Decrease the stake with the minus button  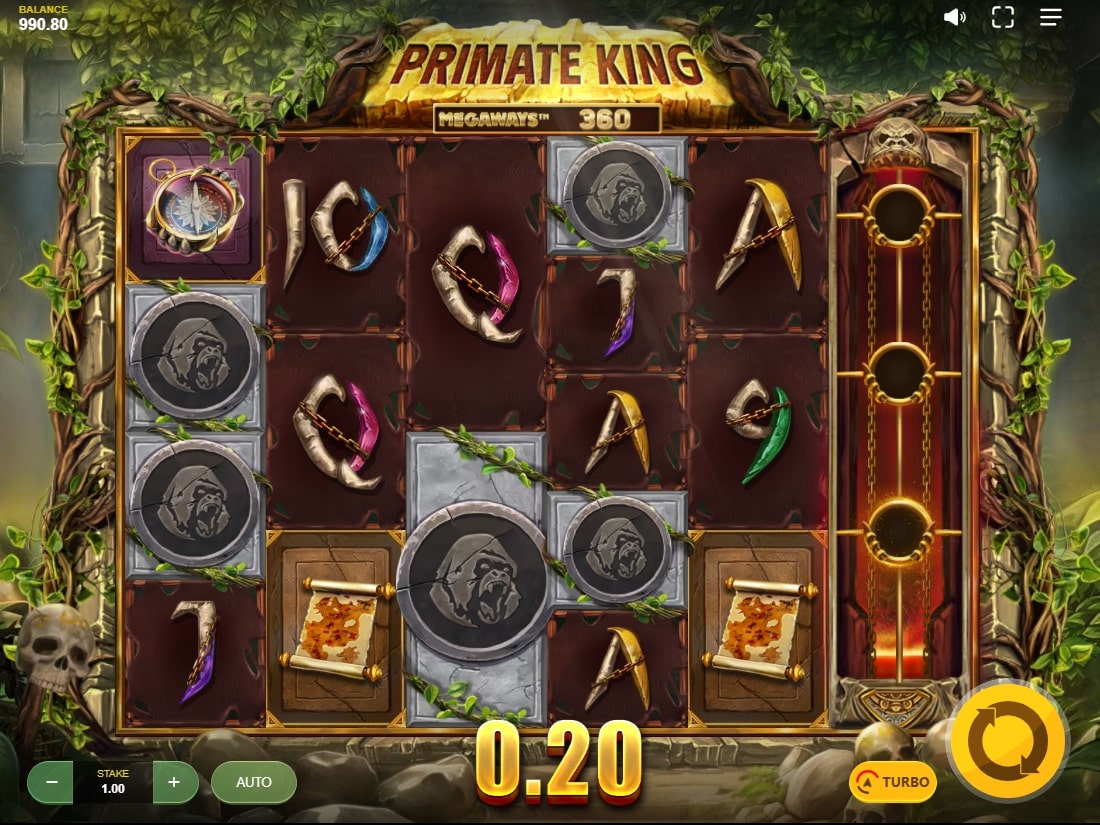coord(50,782)
